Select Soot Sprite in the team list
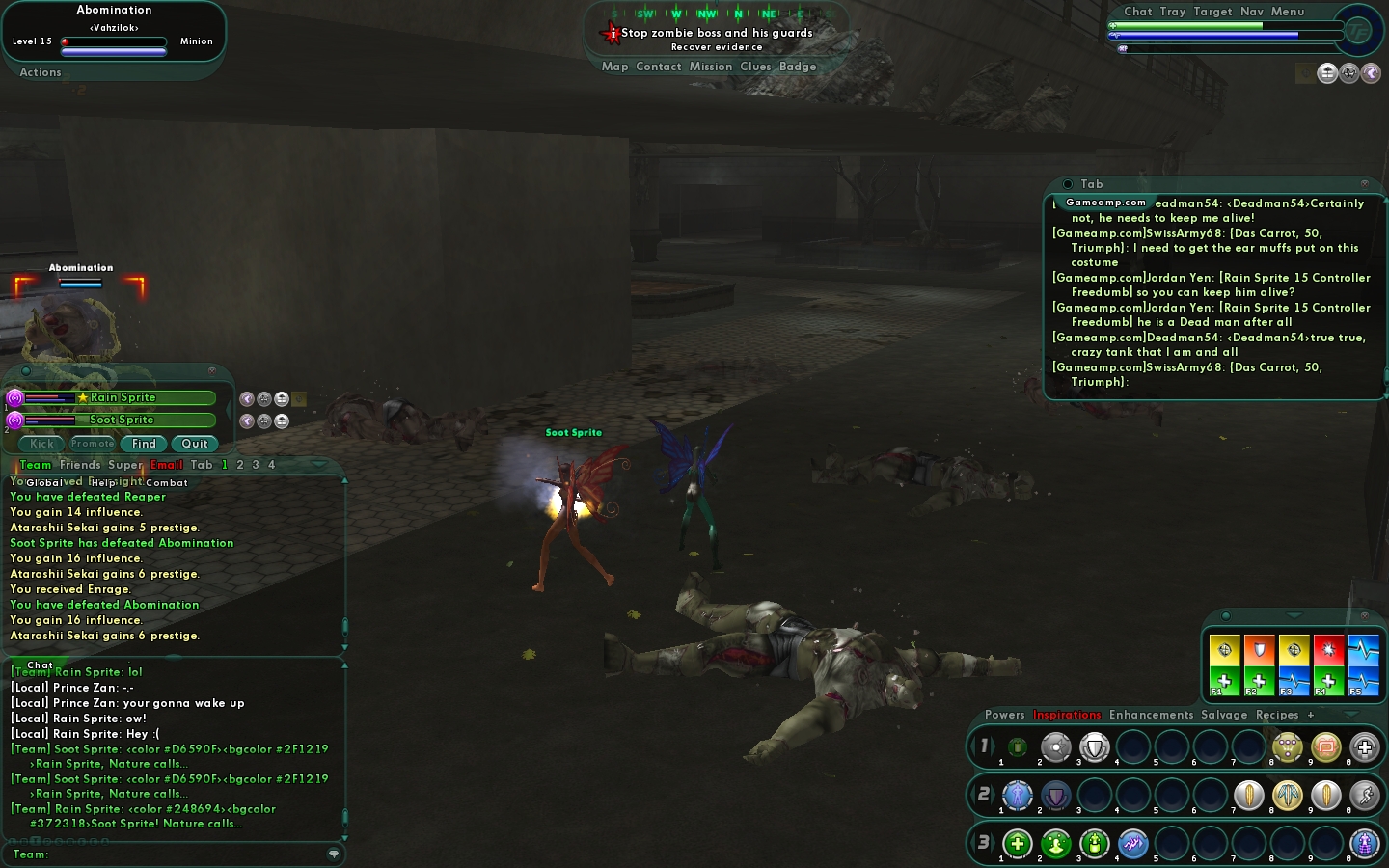This screenshot has width=1389, height=868. pos(123,420)
